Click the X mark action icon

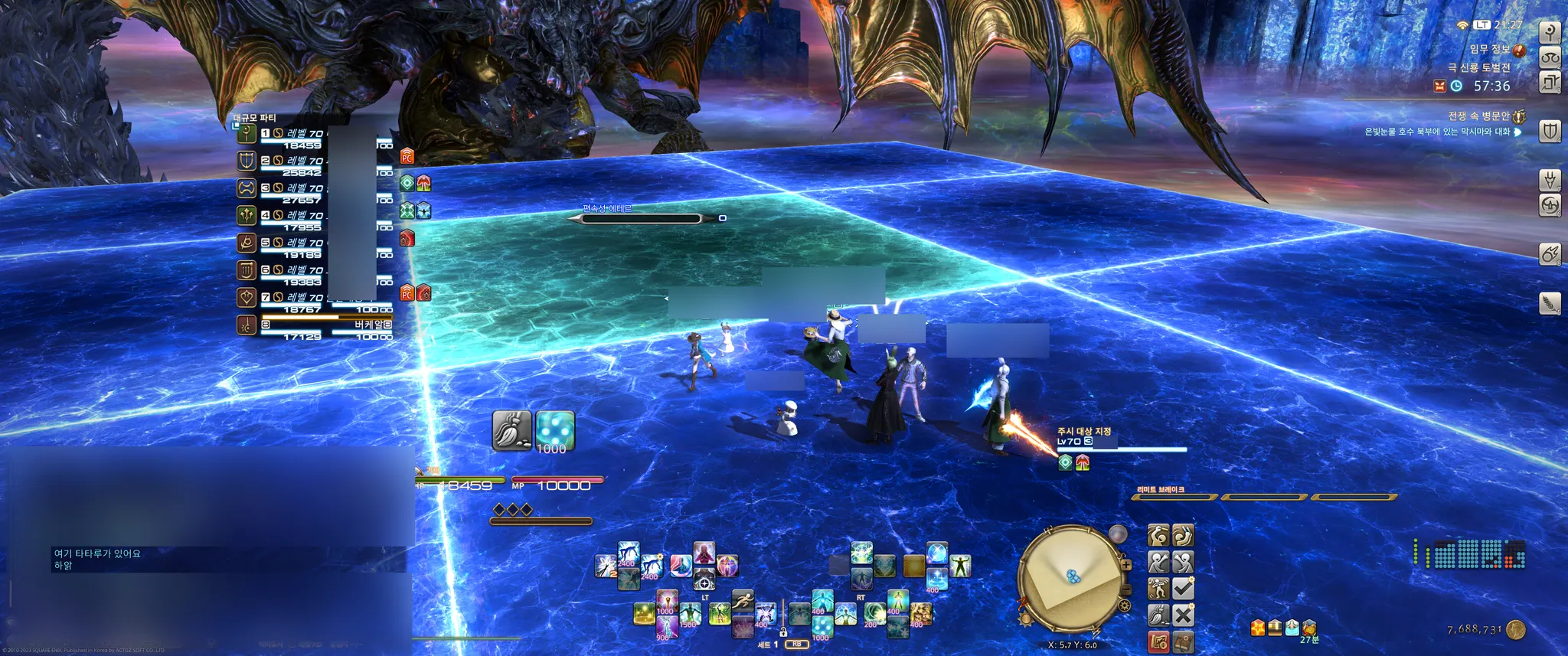[x=1183, y=615]
